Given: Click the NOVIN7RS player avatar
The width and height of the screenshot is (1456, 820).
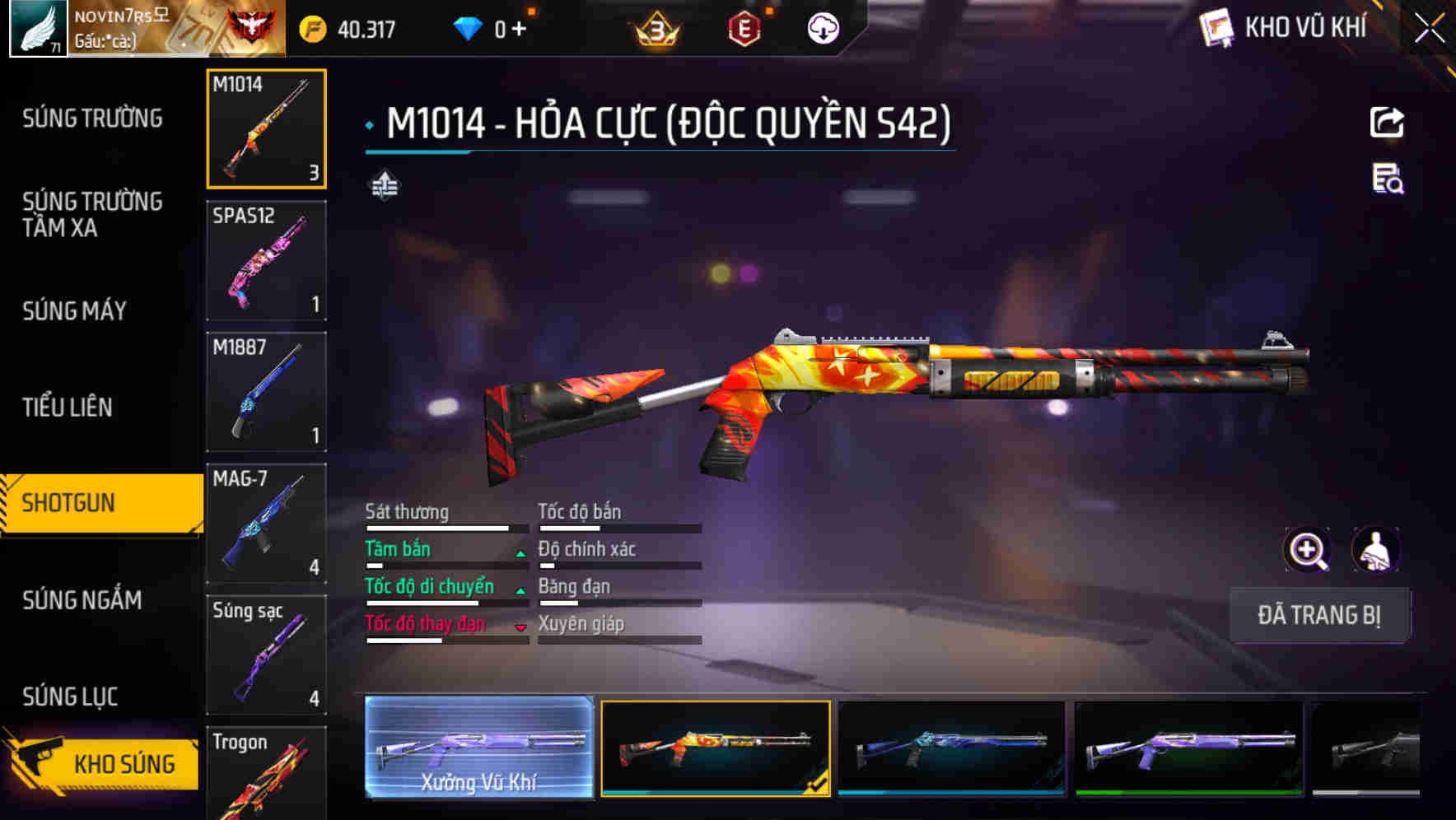Looking at the screenshot, I should pos(36,29).
